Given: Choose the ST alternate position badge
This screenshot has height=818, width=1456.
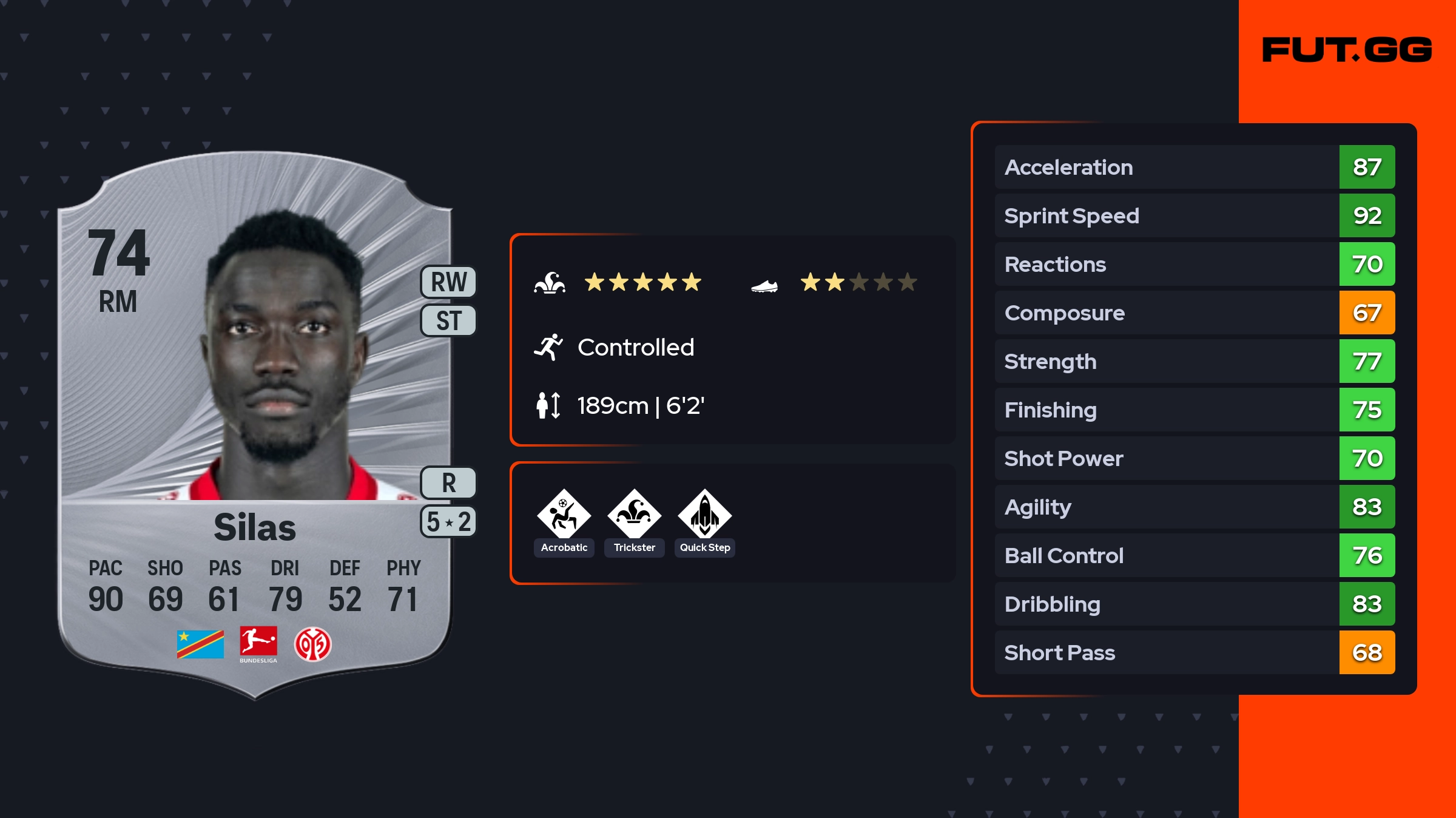Looking at the screenshot, I should pos(449,320).
